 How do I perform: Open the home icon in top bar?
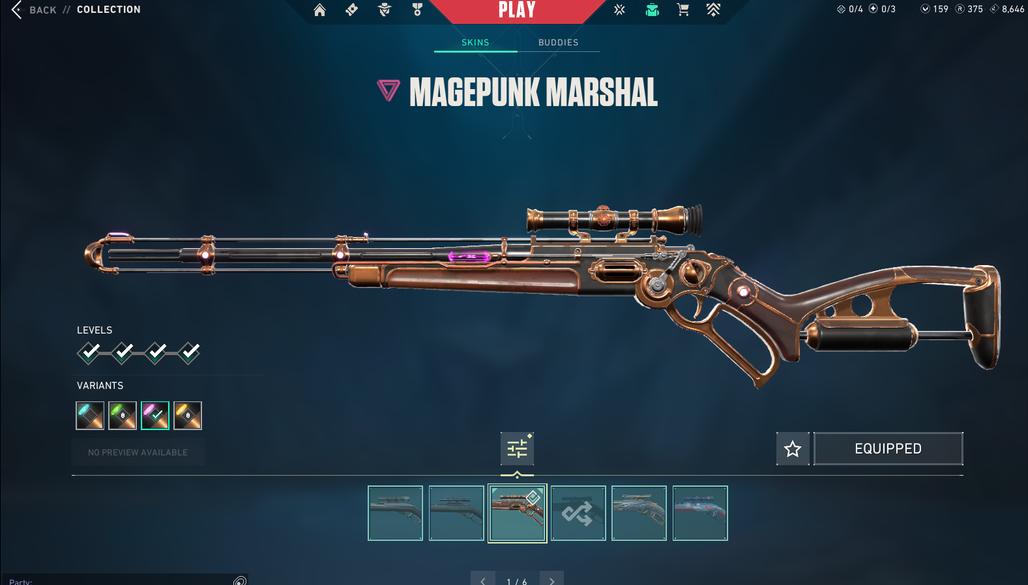[x=320, y=10]
